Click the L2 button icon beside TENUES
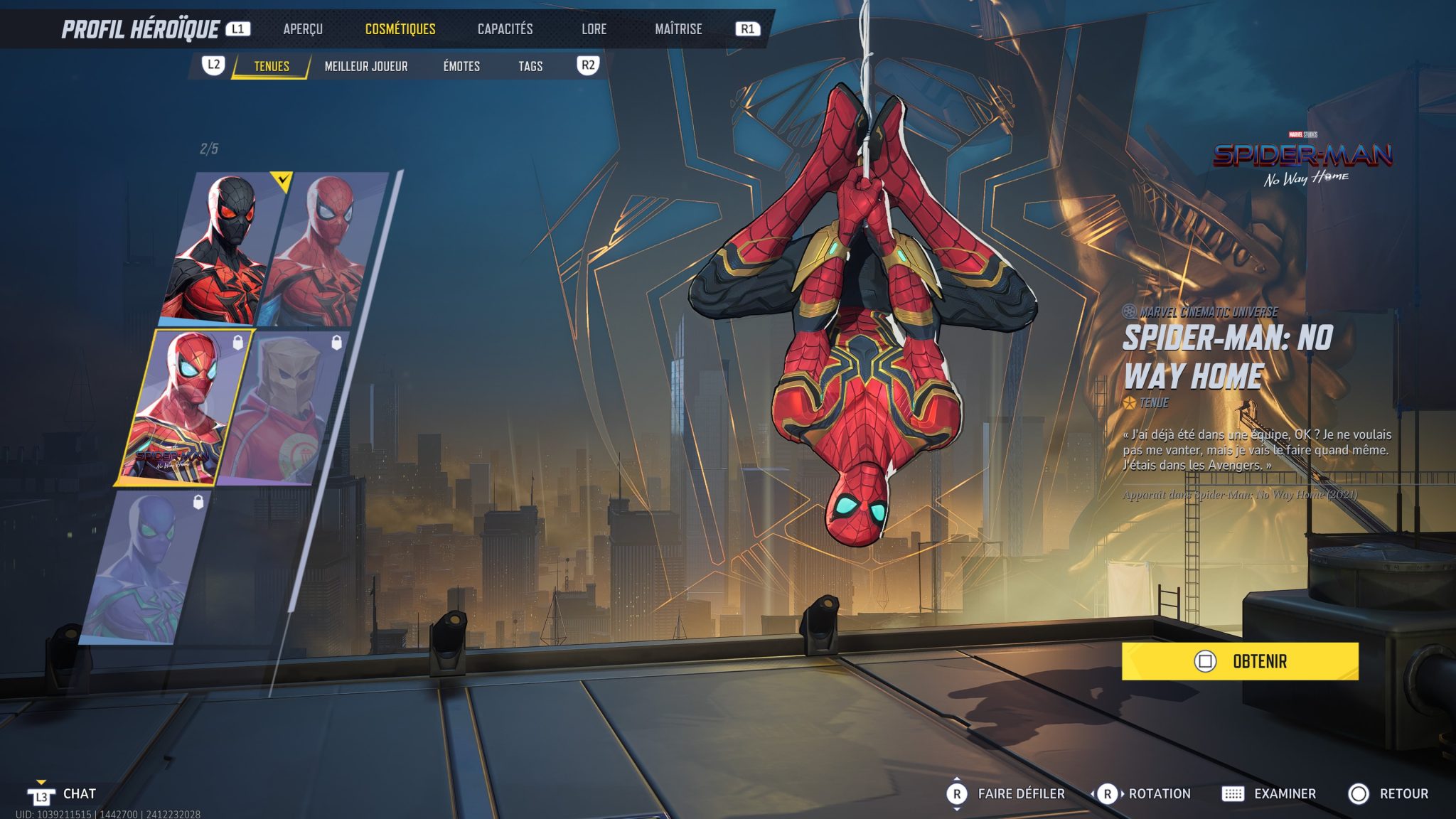This screenshot has width=1456, height=819. click(215, 65)
